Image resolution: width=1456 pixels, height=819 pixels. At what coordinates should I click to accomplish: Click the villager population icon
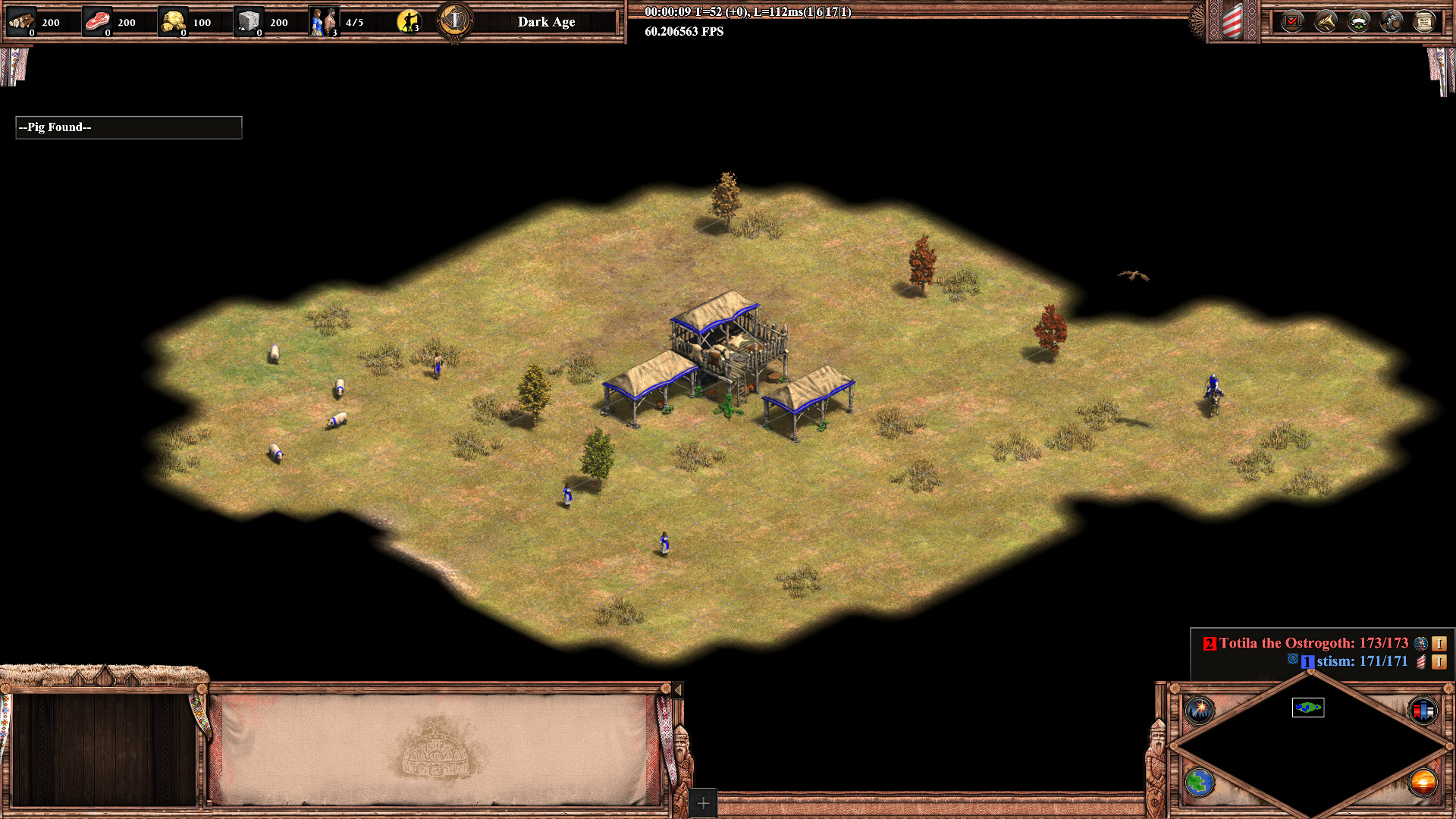(x=324, y=21)
